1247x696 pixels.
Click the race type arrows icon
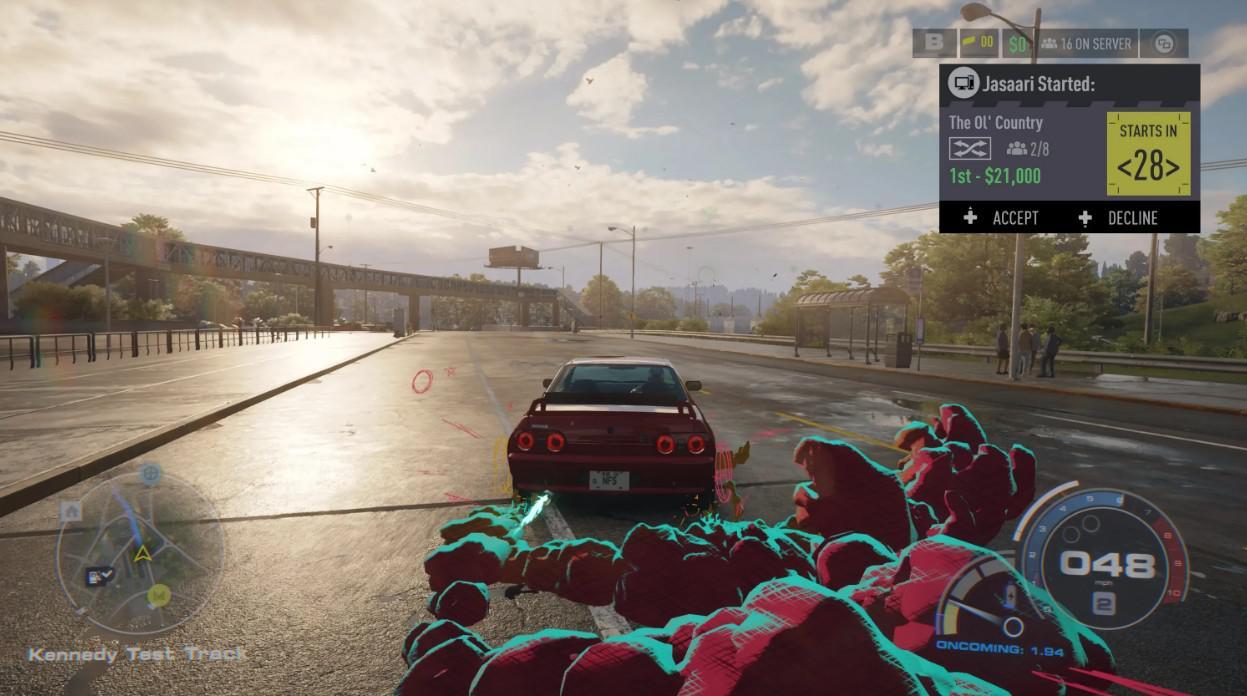(x=969, y=149)
